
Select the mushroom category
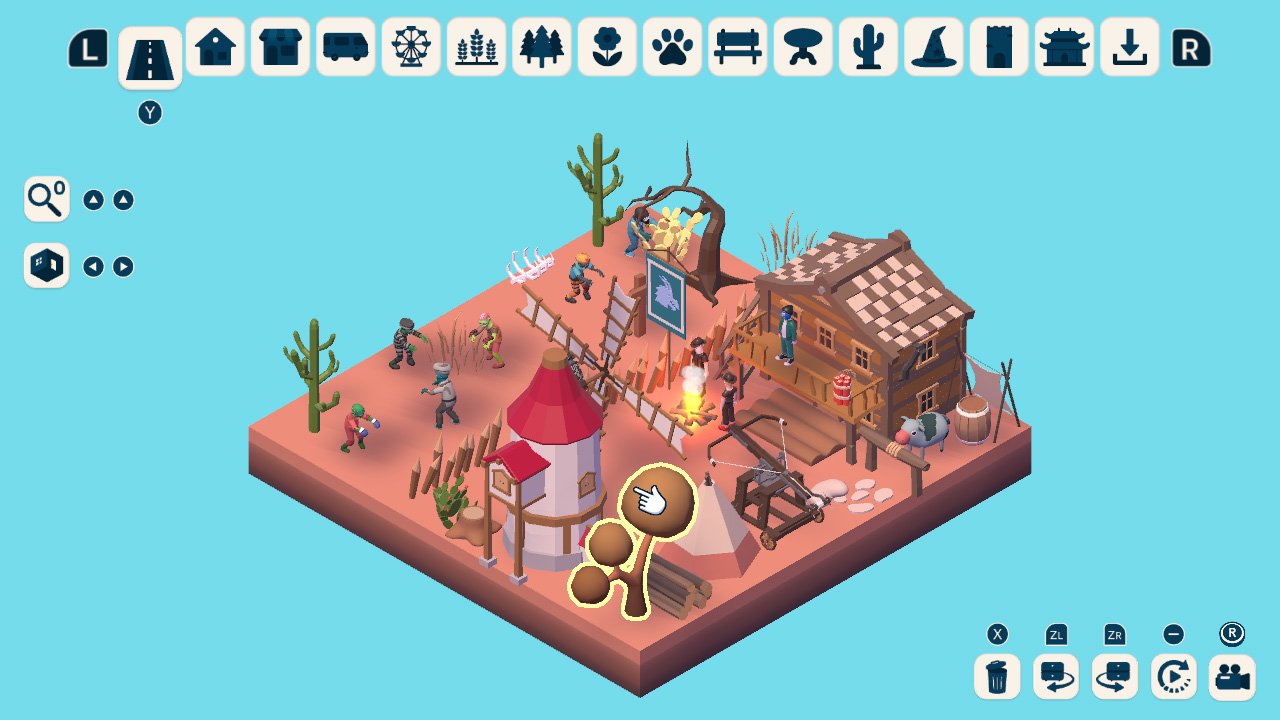[x=802, y=46]
